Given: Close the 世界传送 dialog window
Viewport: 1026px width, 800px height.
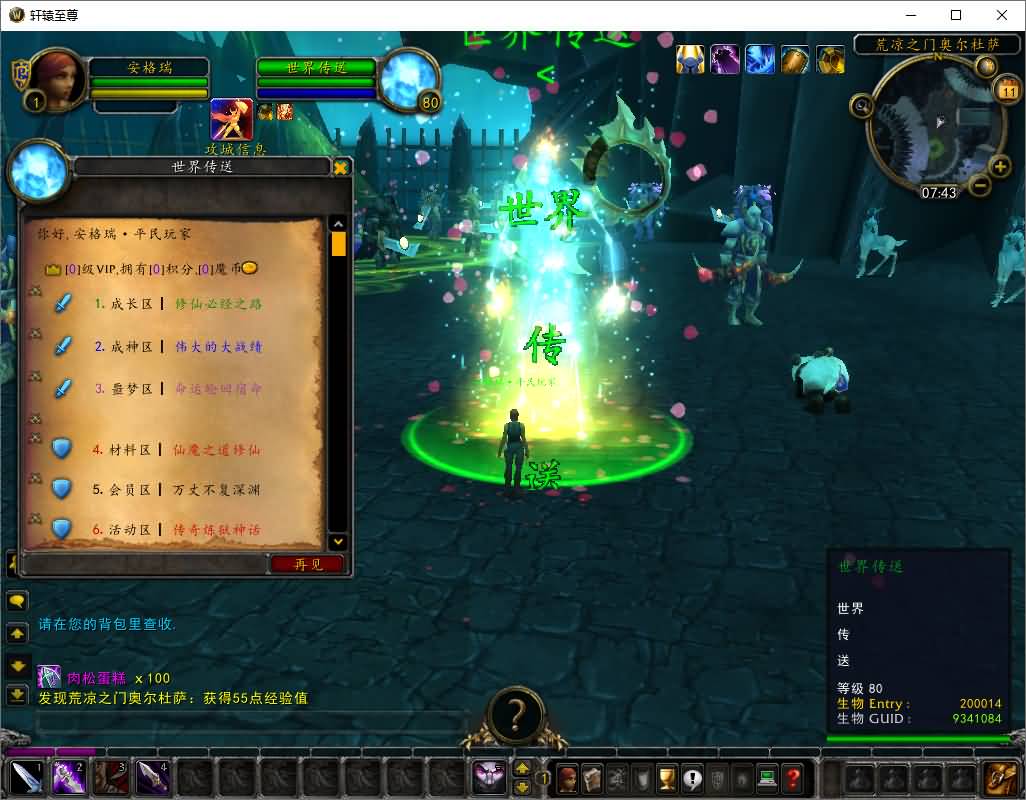Looking at the screenshot, I should (340, 167).
